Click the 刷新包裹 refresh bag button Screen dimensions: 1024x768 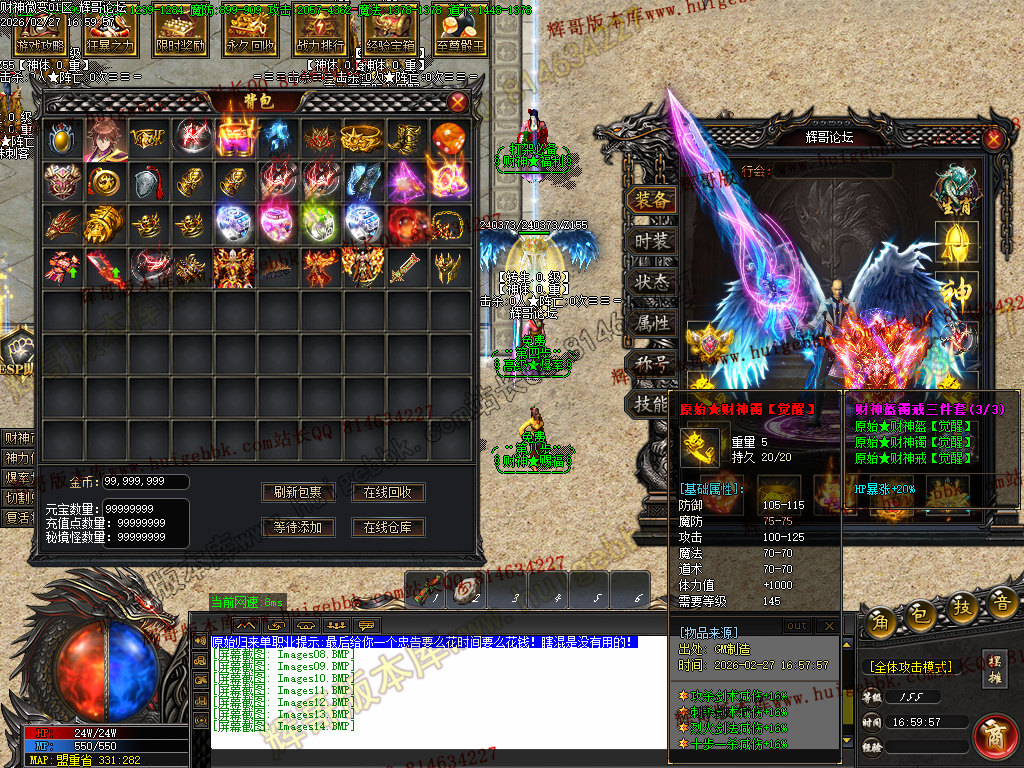[x=298, y=492]
